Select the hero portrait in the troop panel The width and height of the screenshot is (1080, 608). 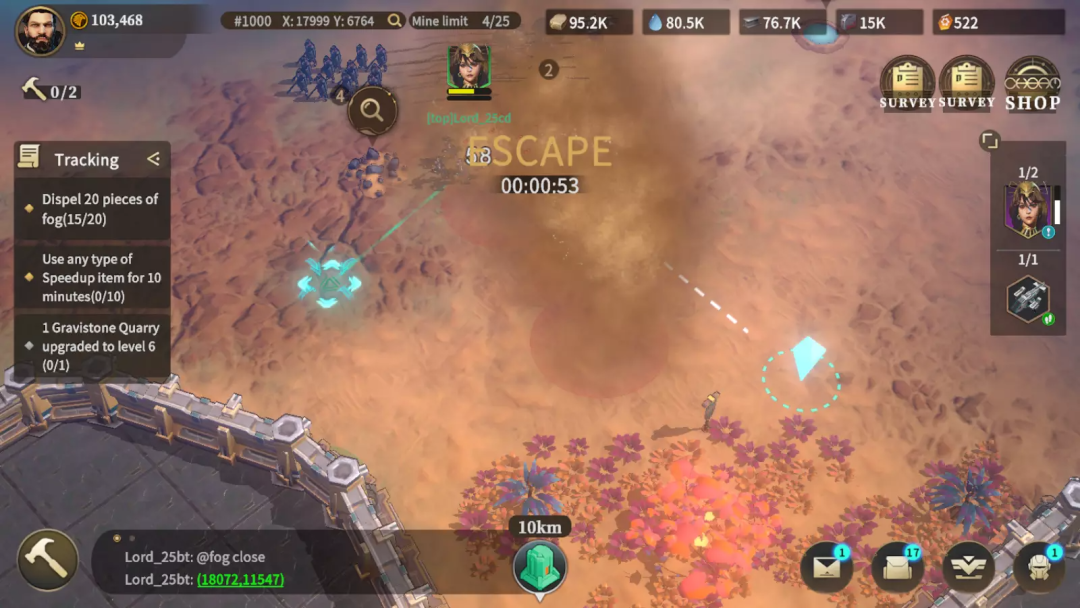click(1027, 211)
